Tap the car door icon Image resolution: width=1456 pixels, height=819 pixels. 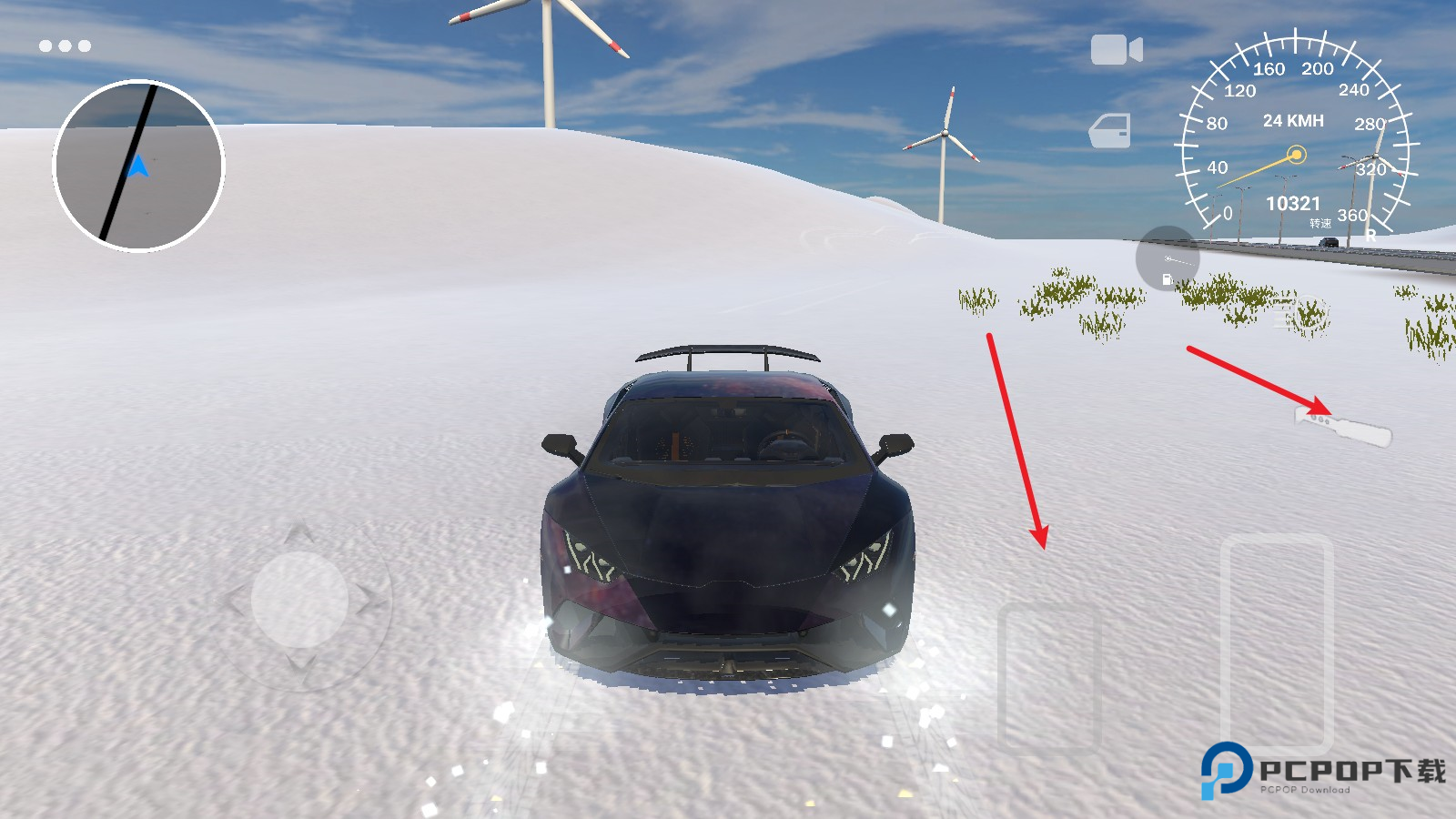(x=1110, y=131)
